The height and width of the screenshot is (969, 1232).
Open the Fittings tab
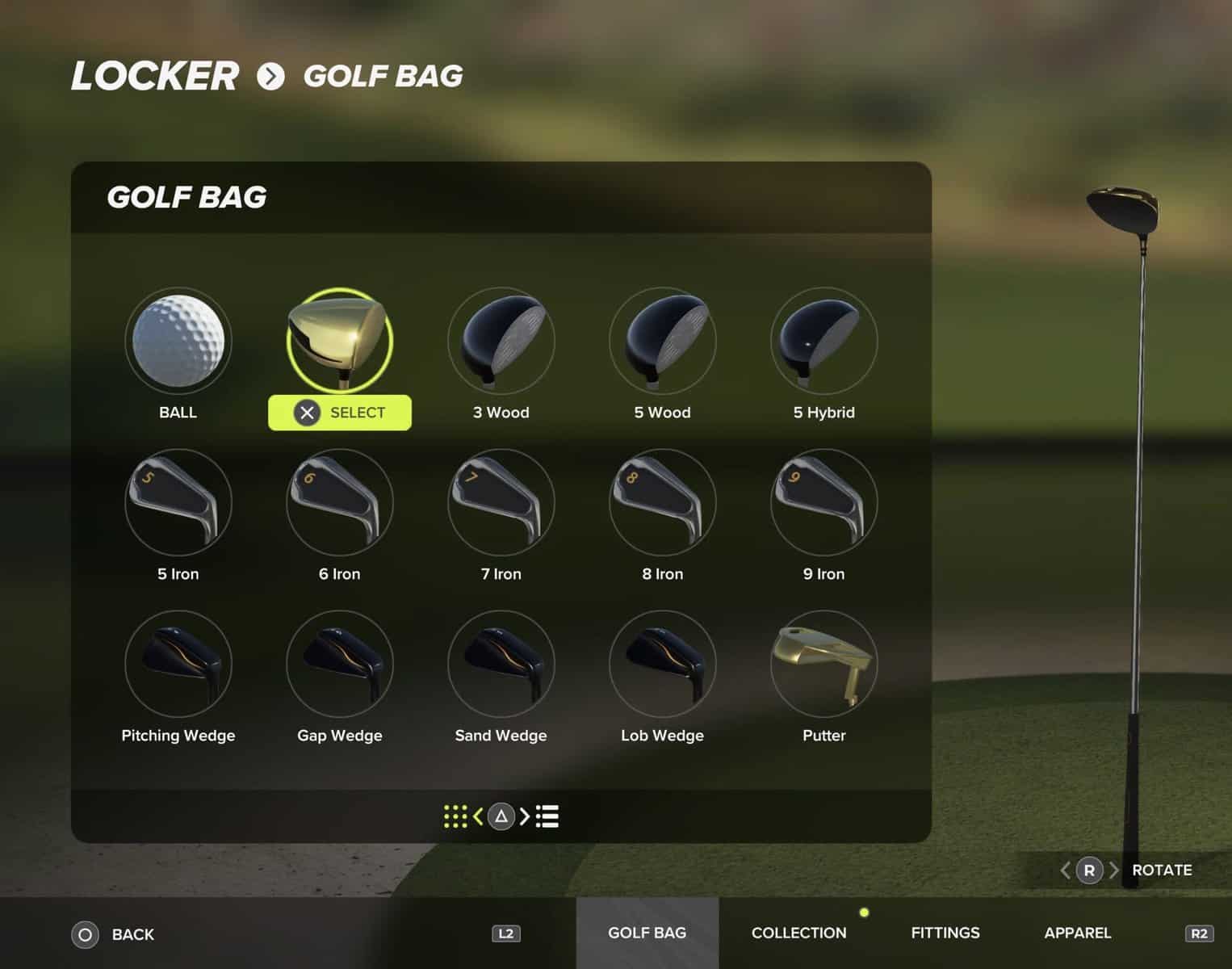(945, 933)
